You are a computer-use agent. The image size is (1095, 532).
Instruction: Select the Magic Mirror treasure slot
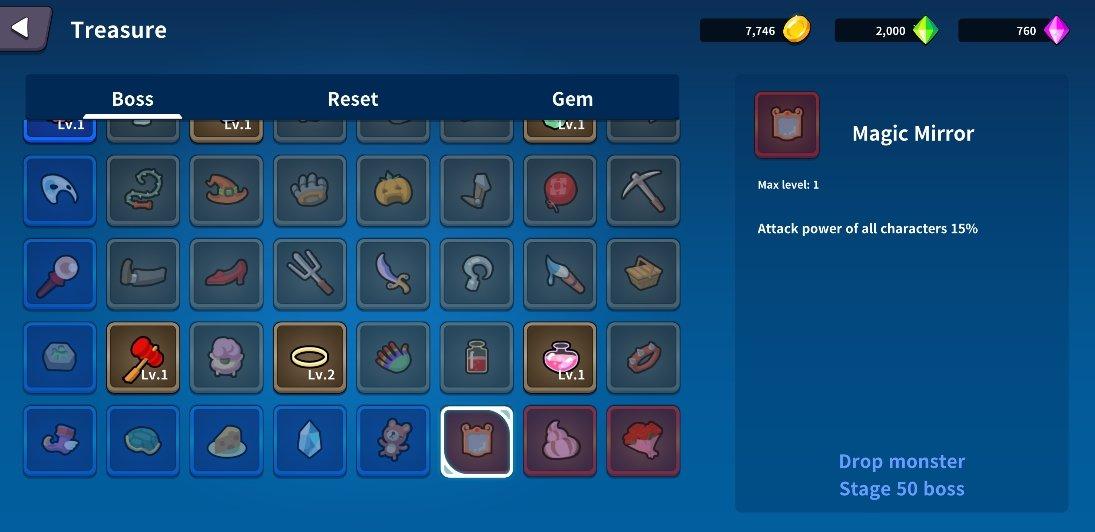(477, 441)
